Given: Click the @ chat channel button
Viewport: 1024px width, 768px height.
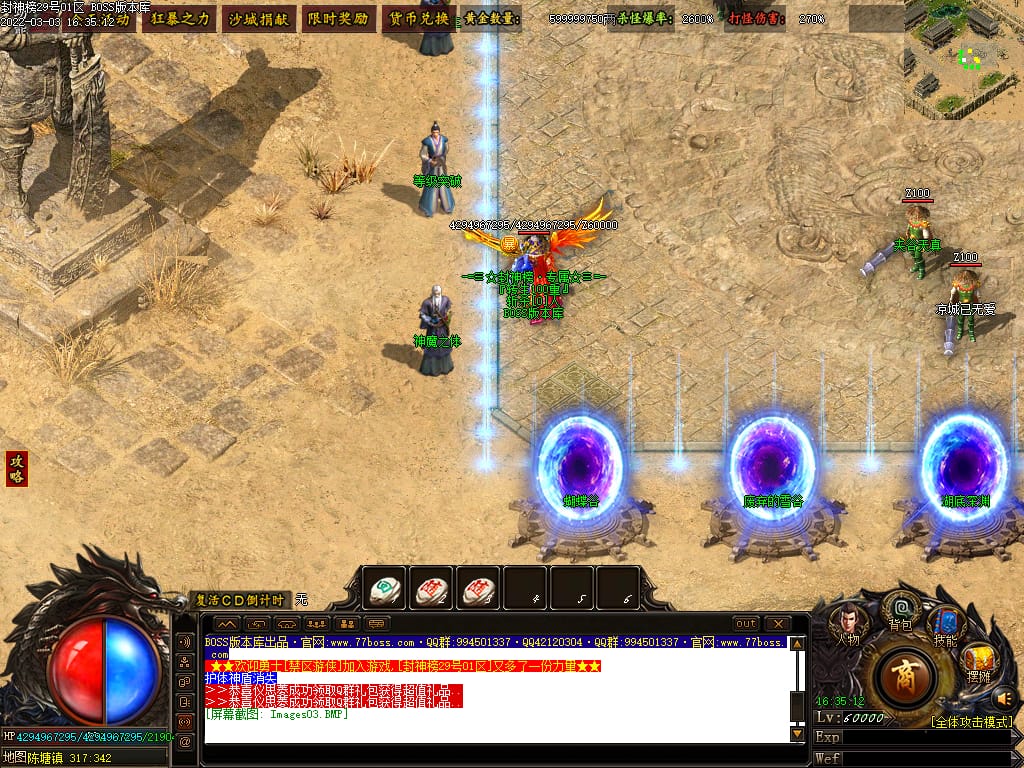Looking at the screenshot, I should pyautogui.click(x=185, y=742).
